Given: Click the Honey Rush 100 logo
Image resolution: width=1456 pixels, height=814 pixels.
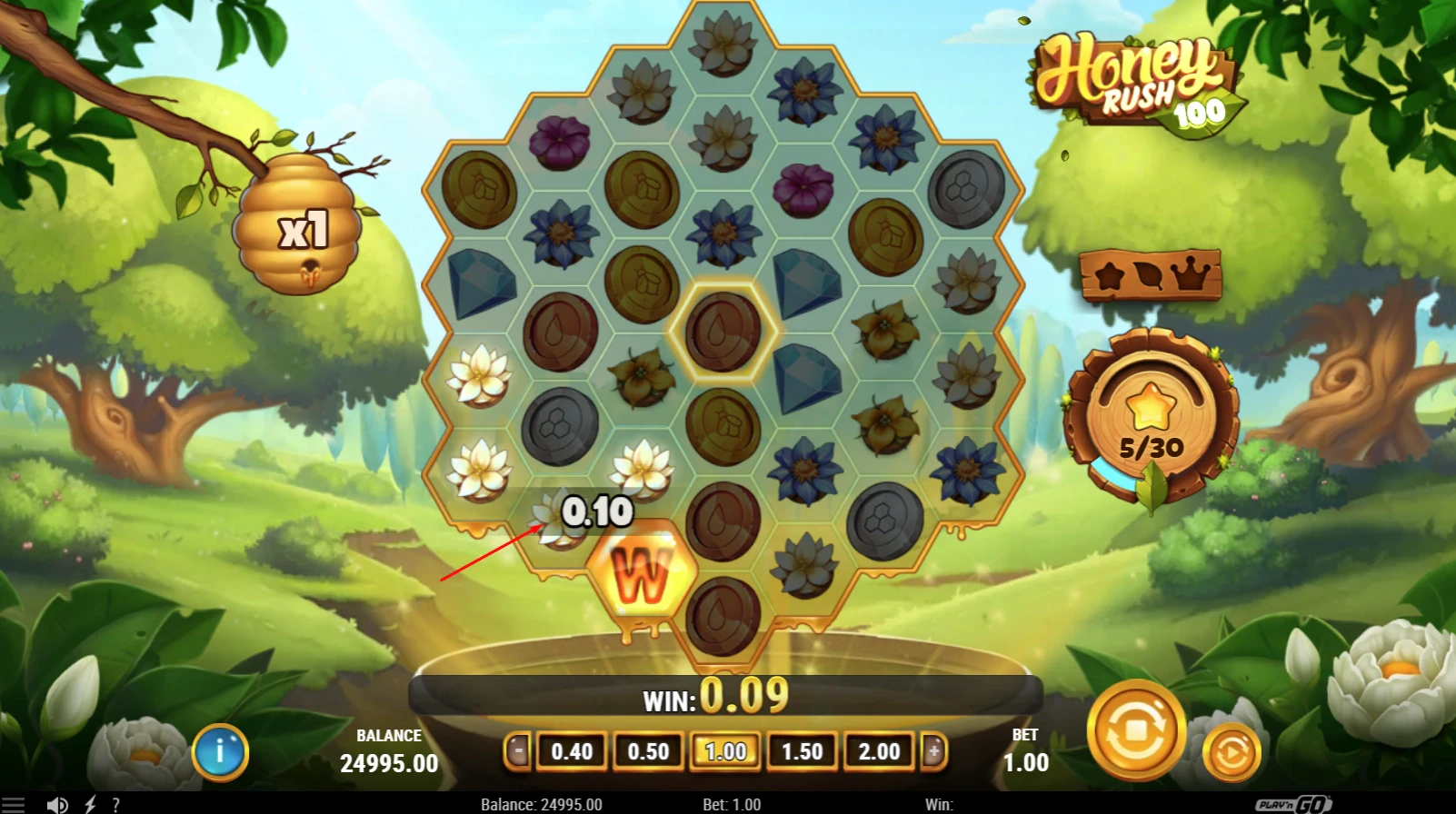Looking at the screenshot, I should tap(1136, 77).
